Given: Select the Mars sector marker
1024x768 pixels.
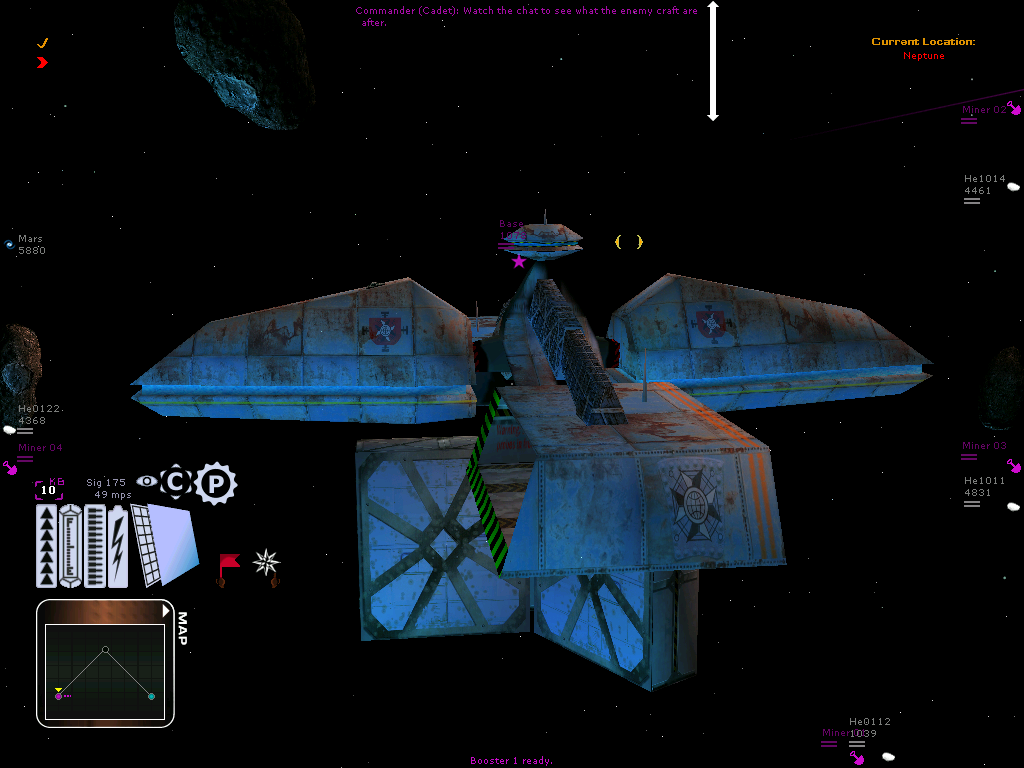Looking at the screenshot, I should (x=10, y=243).
